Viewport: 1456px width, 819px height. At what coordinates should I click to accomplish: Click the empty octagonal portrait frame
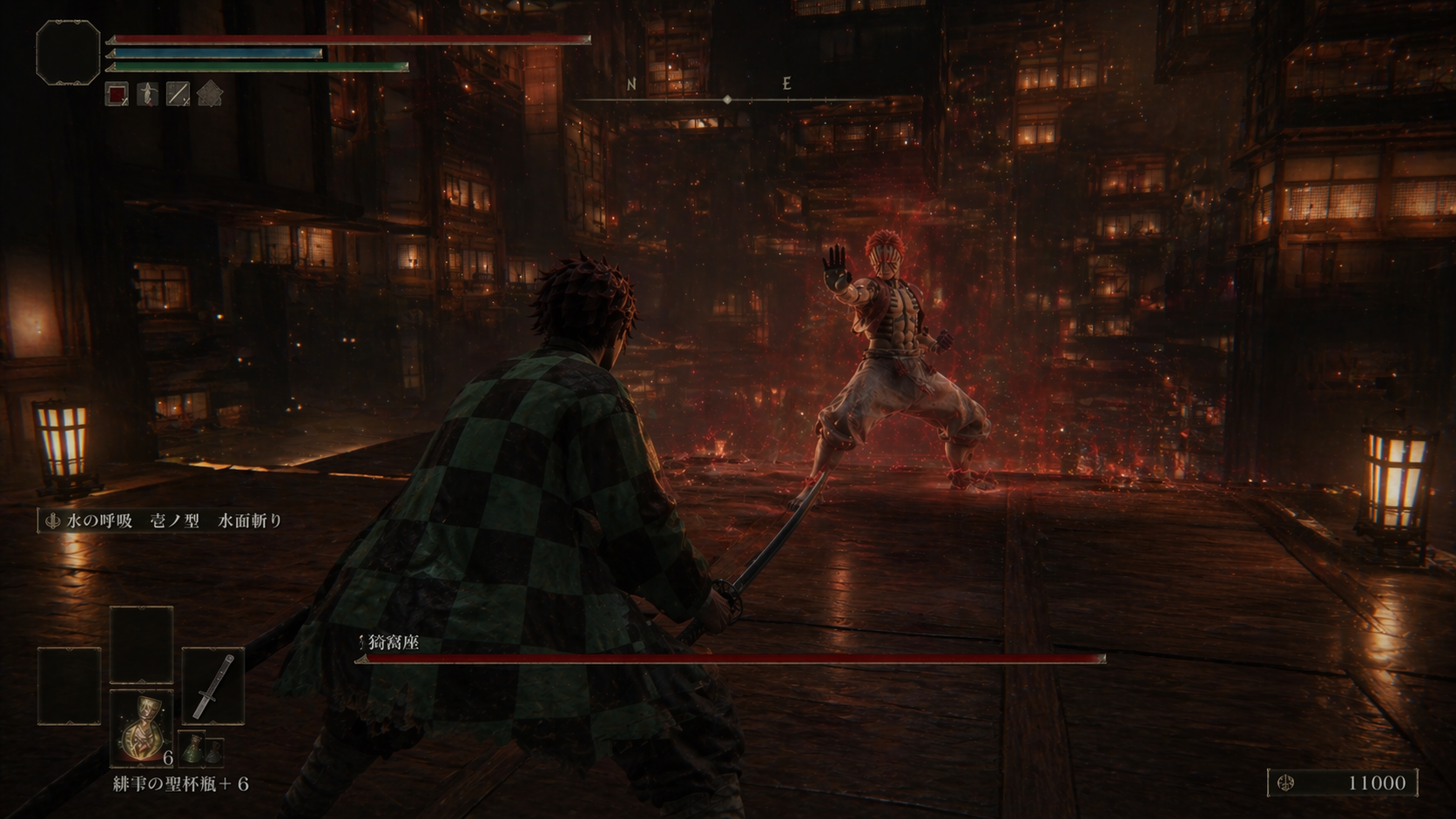point(68,53)
